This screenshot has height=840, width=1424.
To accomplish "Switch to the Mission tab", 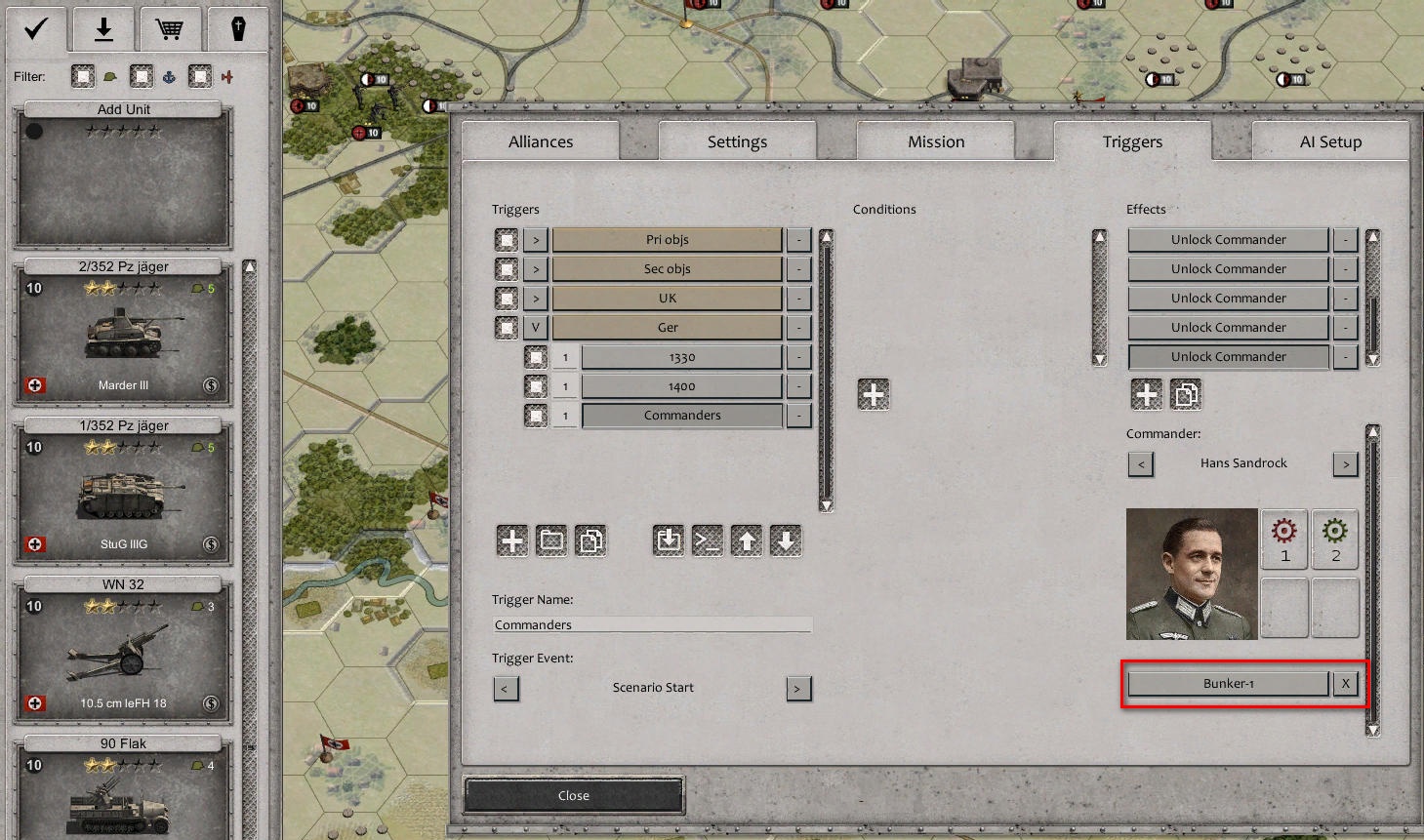I will pyautogui.click(x=934, y=140).
